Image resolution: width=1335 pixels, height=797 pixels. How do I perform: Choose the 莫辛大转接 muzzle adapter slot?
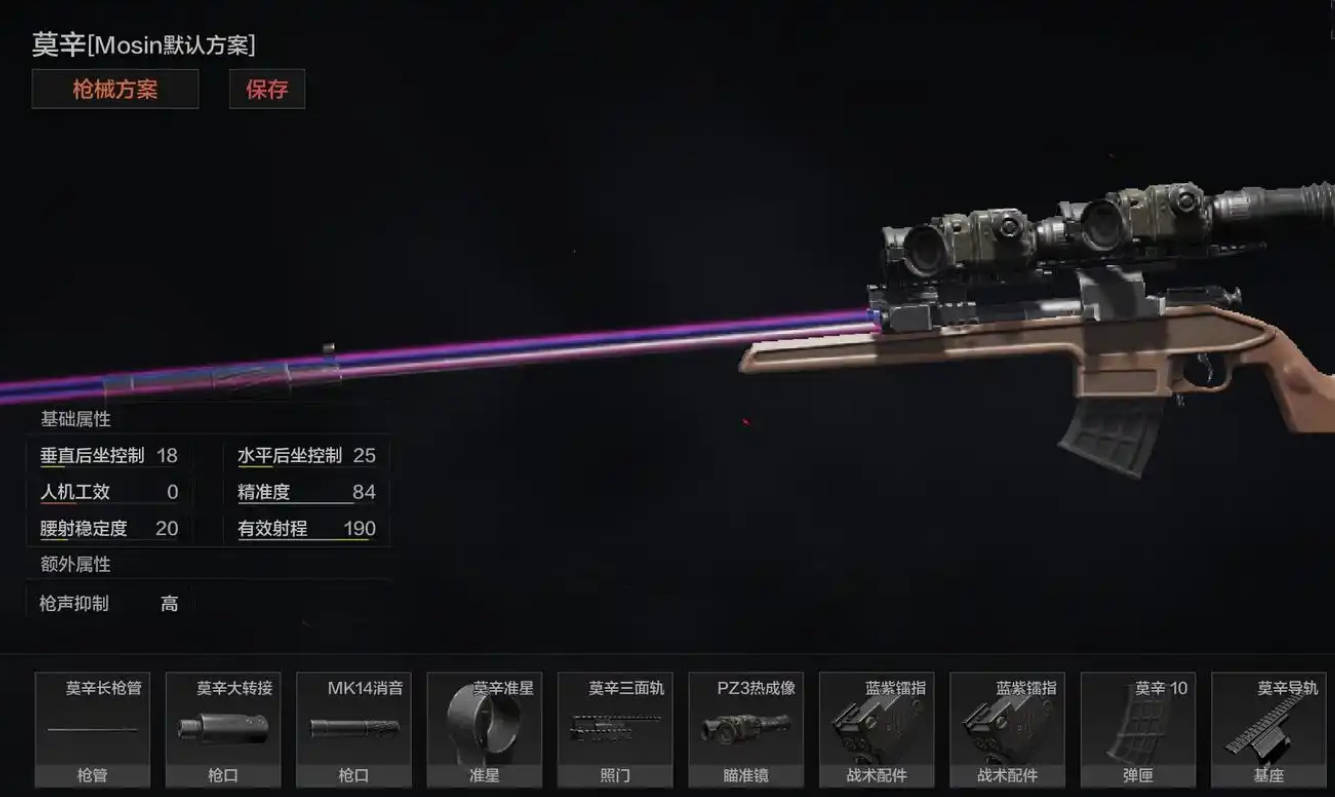click(x=223, y=729)
